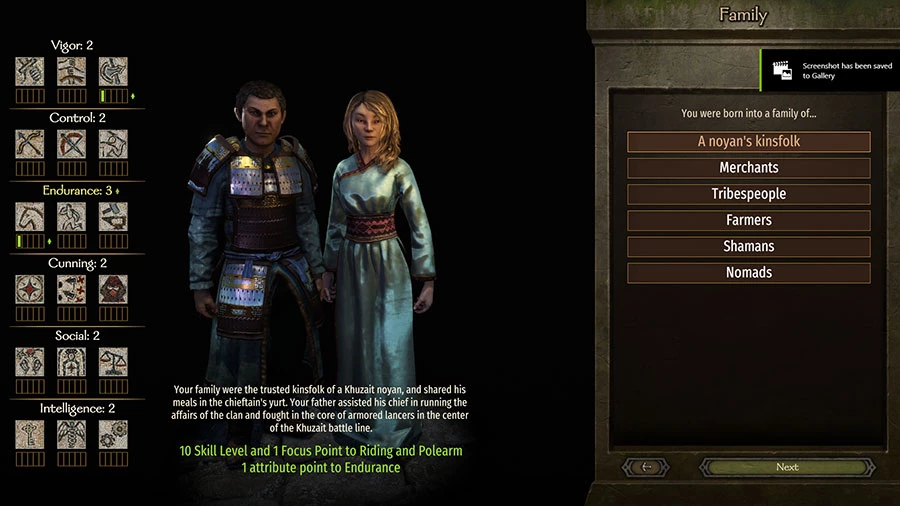The width and height of the screenshot is (900, 506).
Task: Select the "A noyan's kinsfolk" family option
Action: coord(748,142)
